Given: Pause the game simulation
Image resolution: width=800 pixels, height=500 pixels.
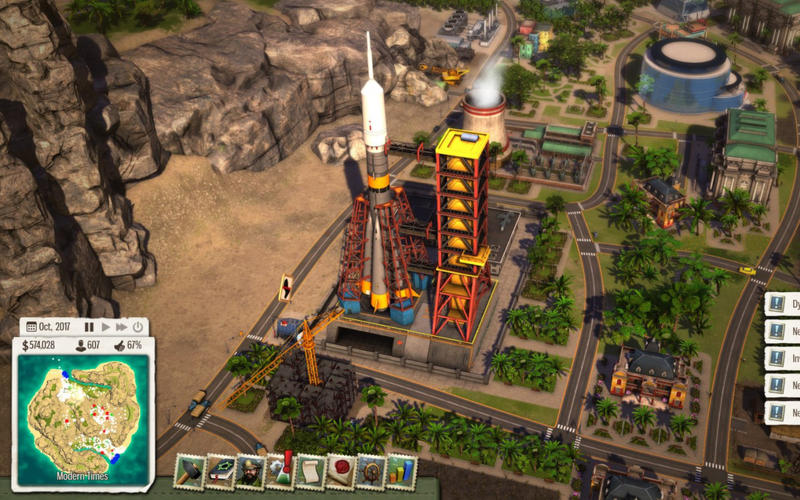Looking at the screenshot, I should pyautogui.click(x=89, y=327).
